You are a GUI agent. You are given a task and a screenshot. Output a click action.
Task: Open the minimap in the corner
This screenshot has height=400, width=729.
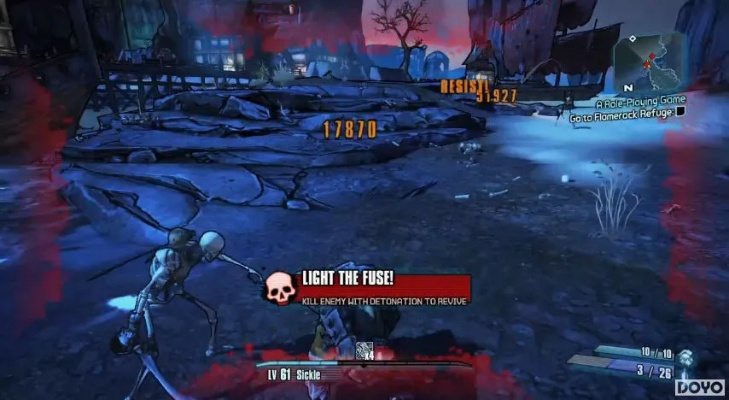[x=646, y=62]
